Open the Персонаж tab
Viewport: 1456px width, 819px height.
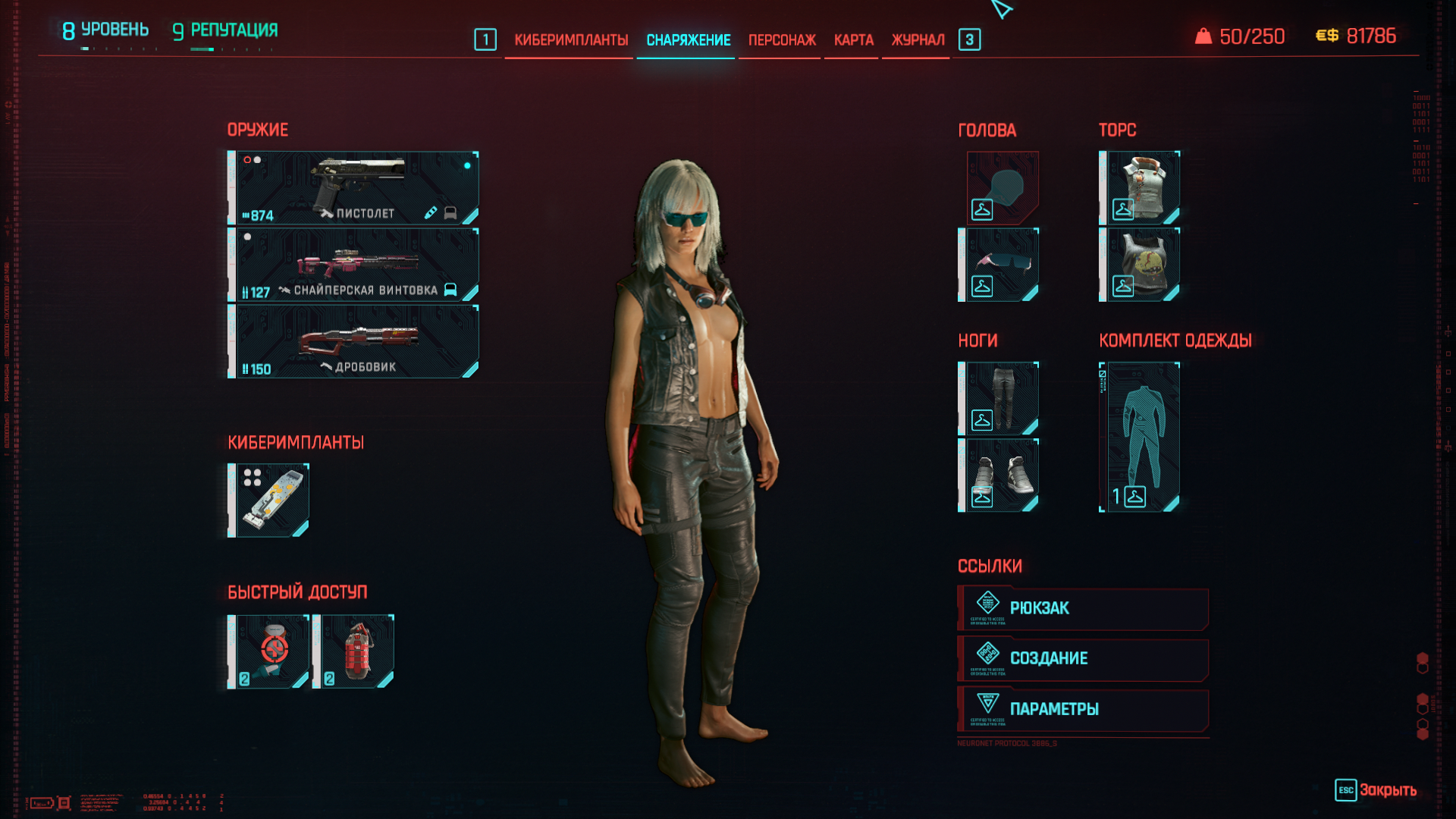[782, 40]
